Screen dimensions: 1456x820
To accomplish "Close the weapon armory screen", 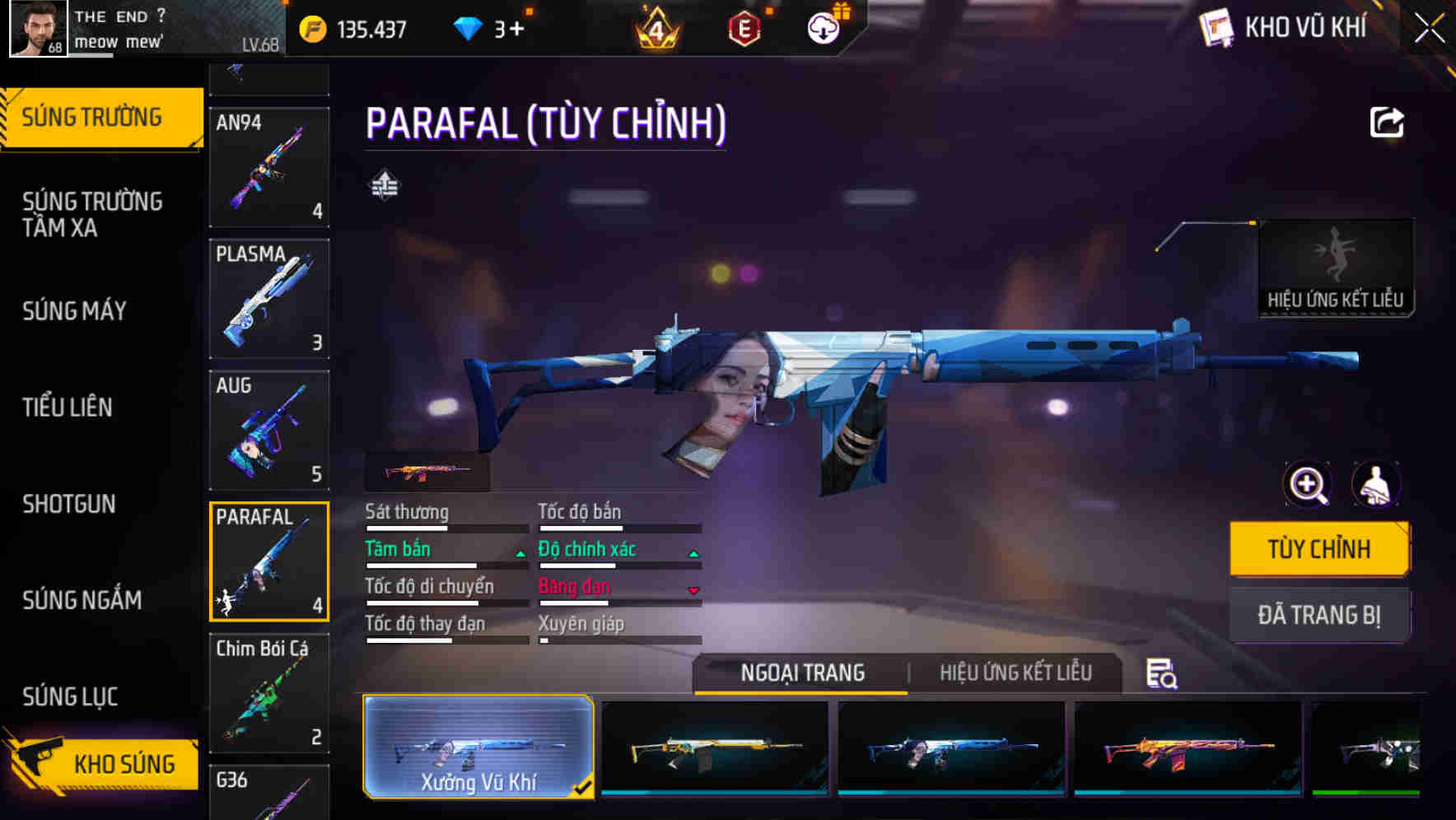I will (x=1430, y=28).
